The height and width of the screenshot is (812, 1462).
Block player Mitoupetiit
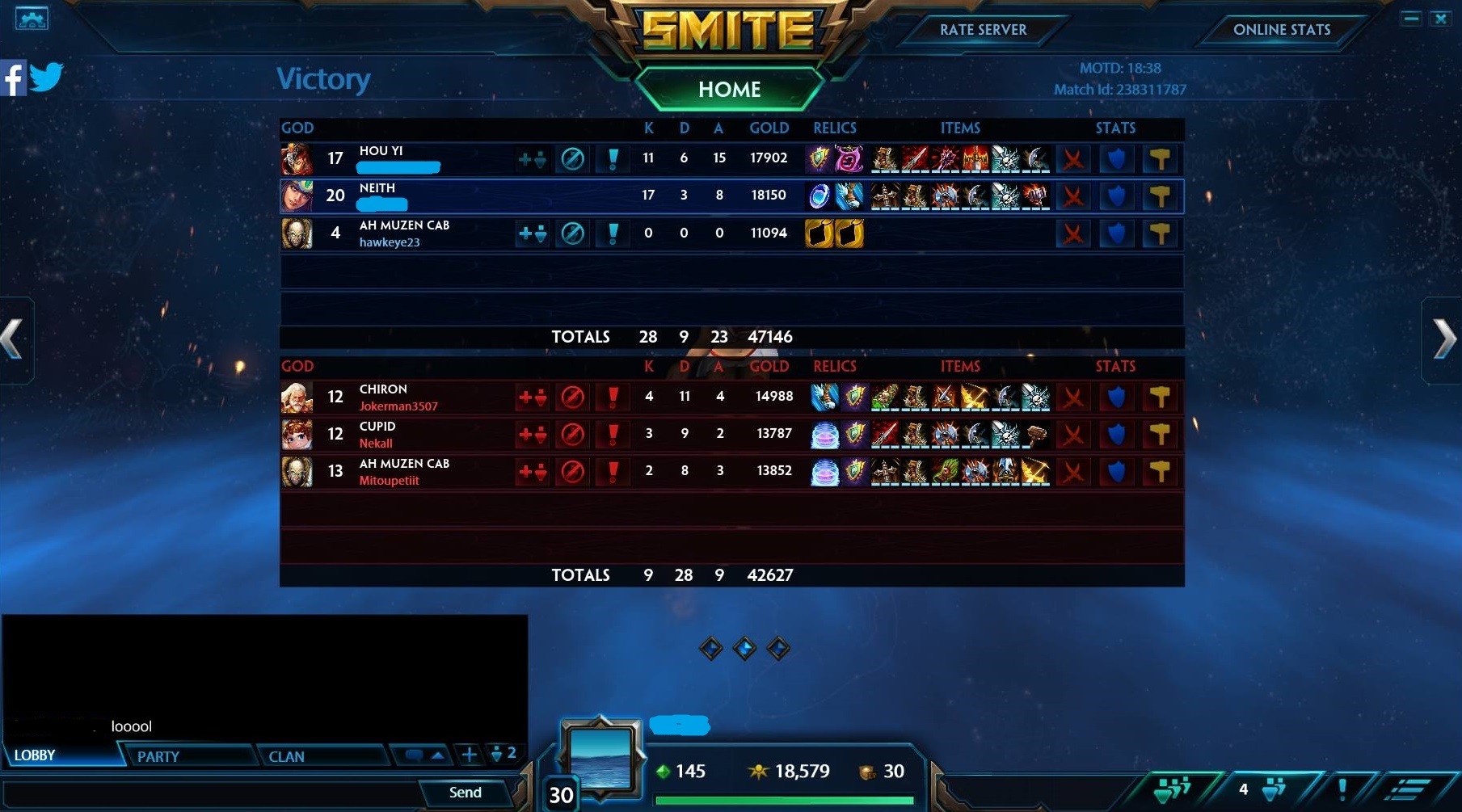572,471
